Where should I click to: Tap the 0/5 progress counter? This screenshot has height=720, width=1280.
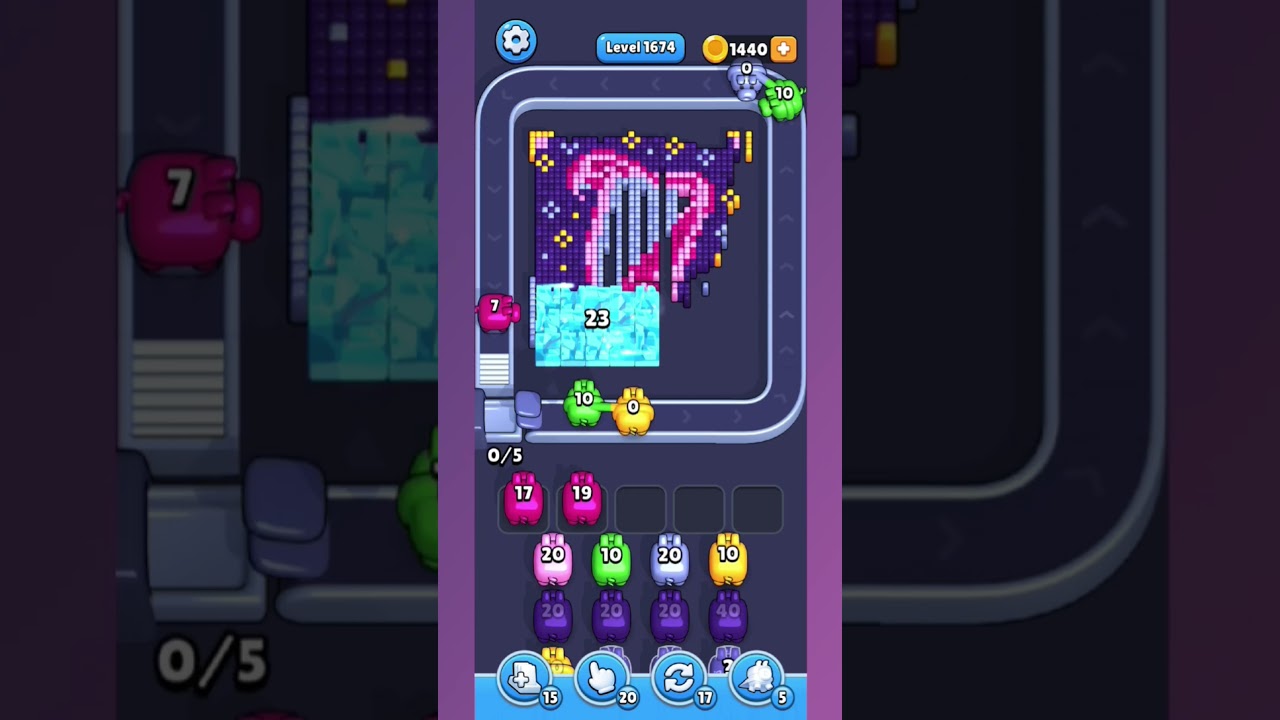505,454
